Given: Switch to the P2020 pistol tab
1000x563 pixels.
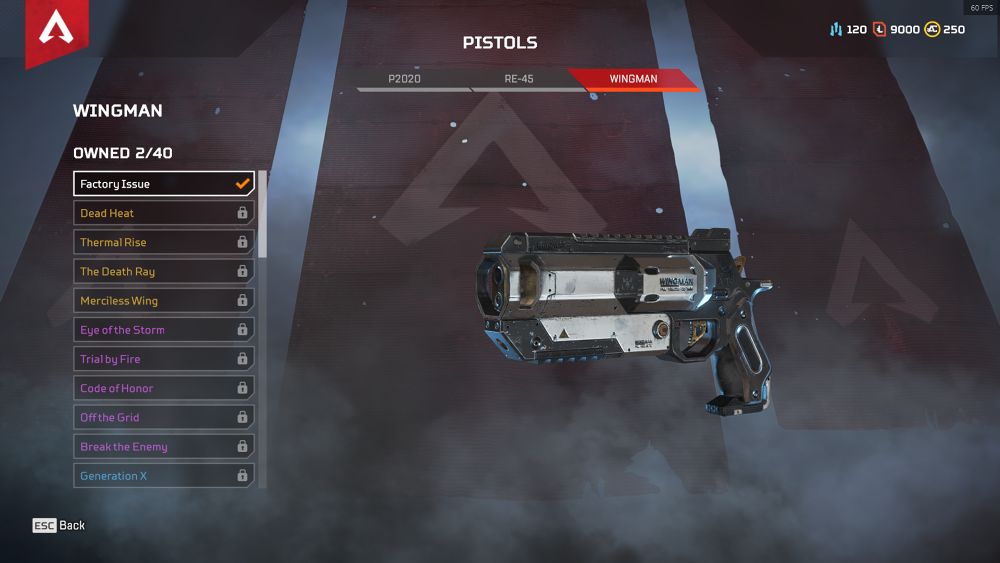Looking at the screenshot, I should pyautogui.click(x=406, y=78).
